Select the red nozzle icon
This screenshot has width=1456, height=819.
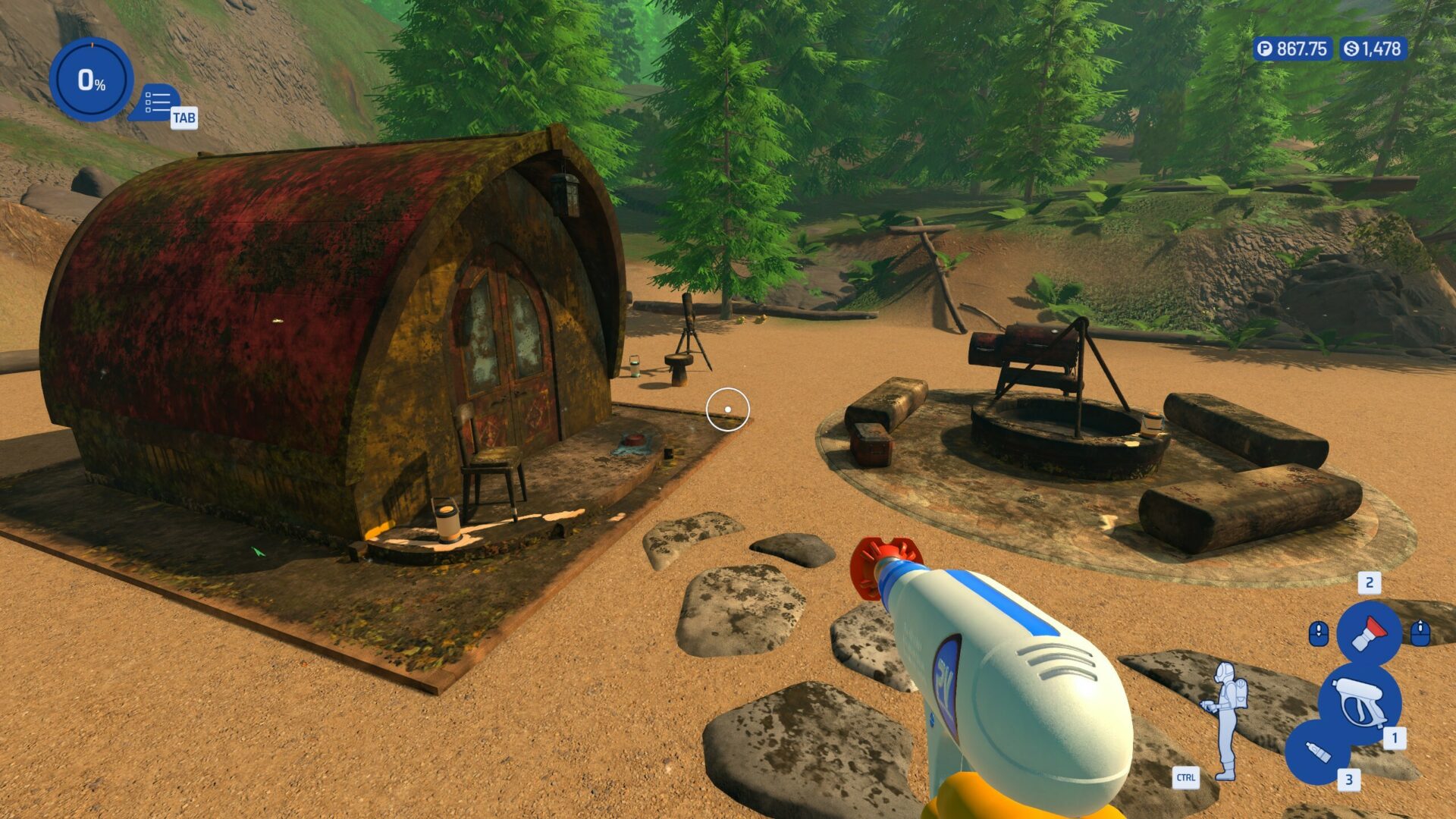1369,632
